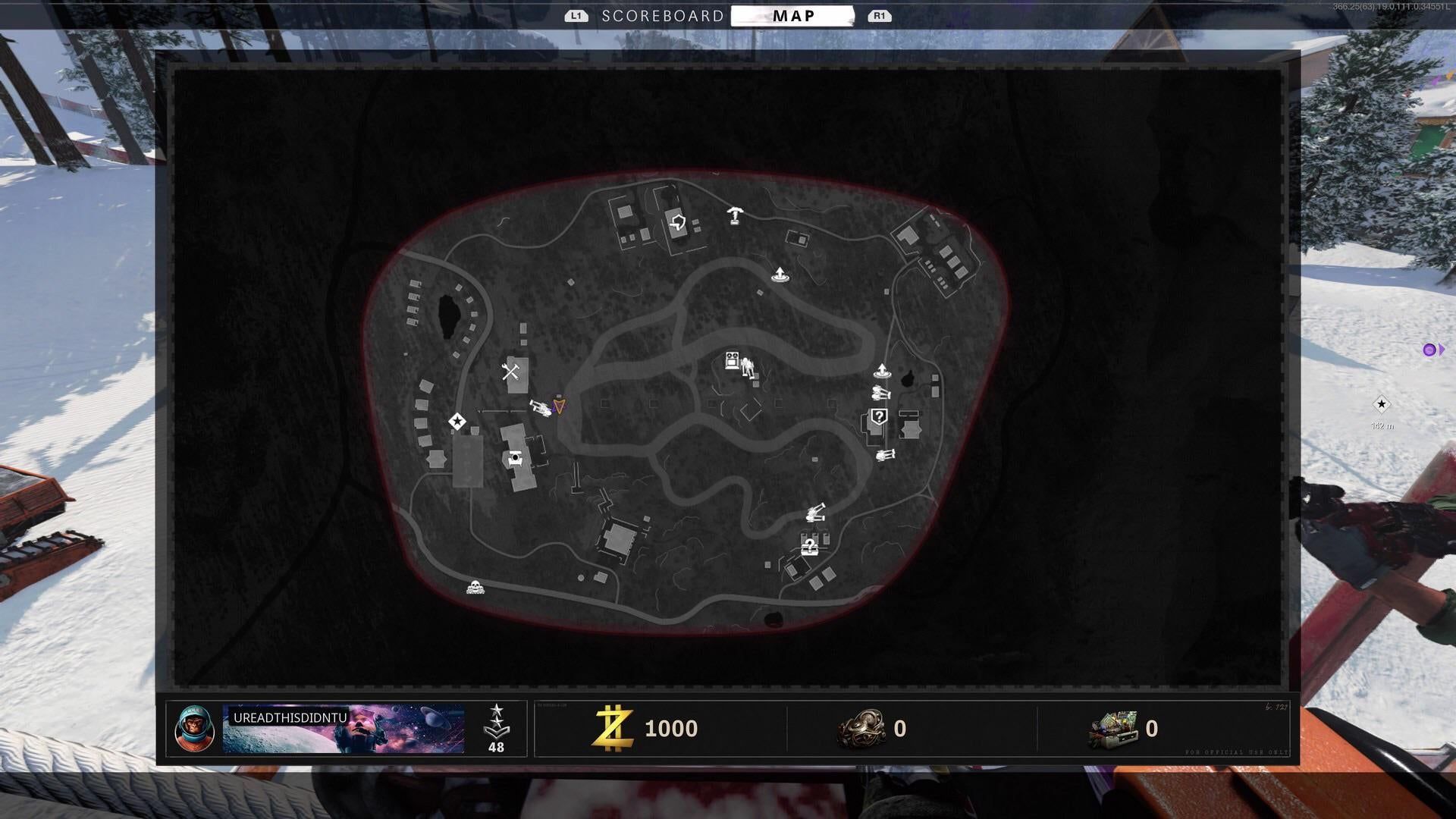Screen dimensions: 1456x819
Task: Select the orange player arrow marker
Action: pos(560,407)
